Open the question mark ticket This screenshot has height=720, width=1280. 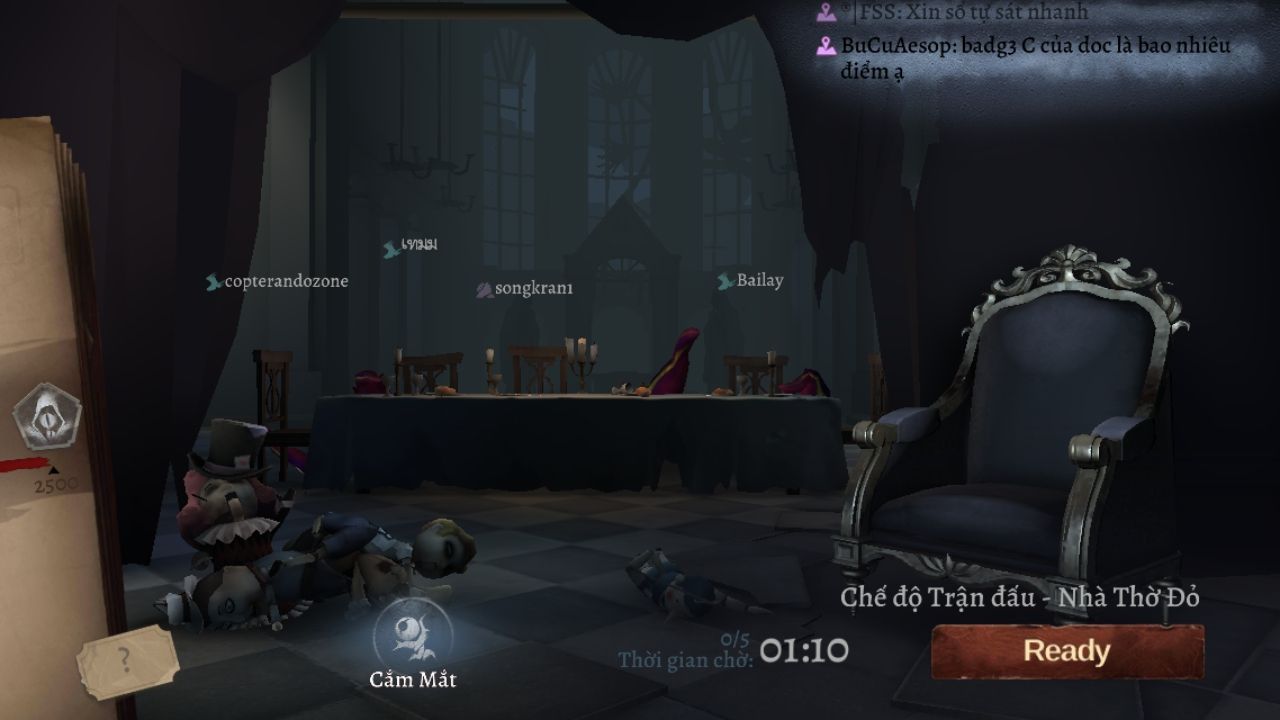point(126,659)
